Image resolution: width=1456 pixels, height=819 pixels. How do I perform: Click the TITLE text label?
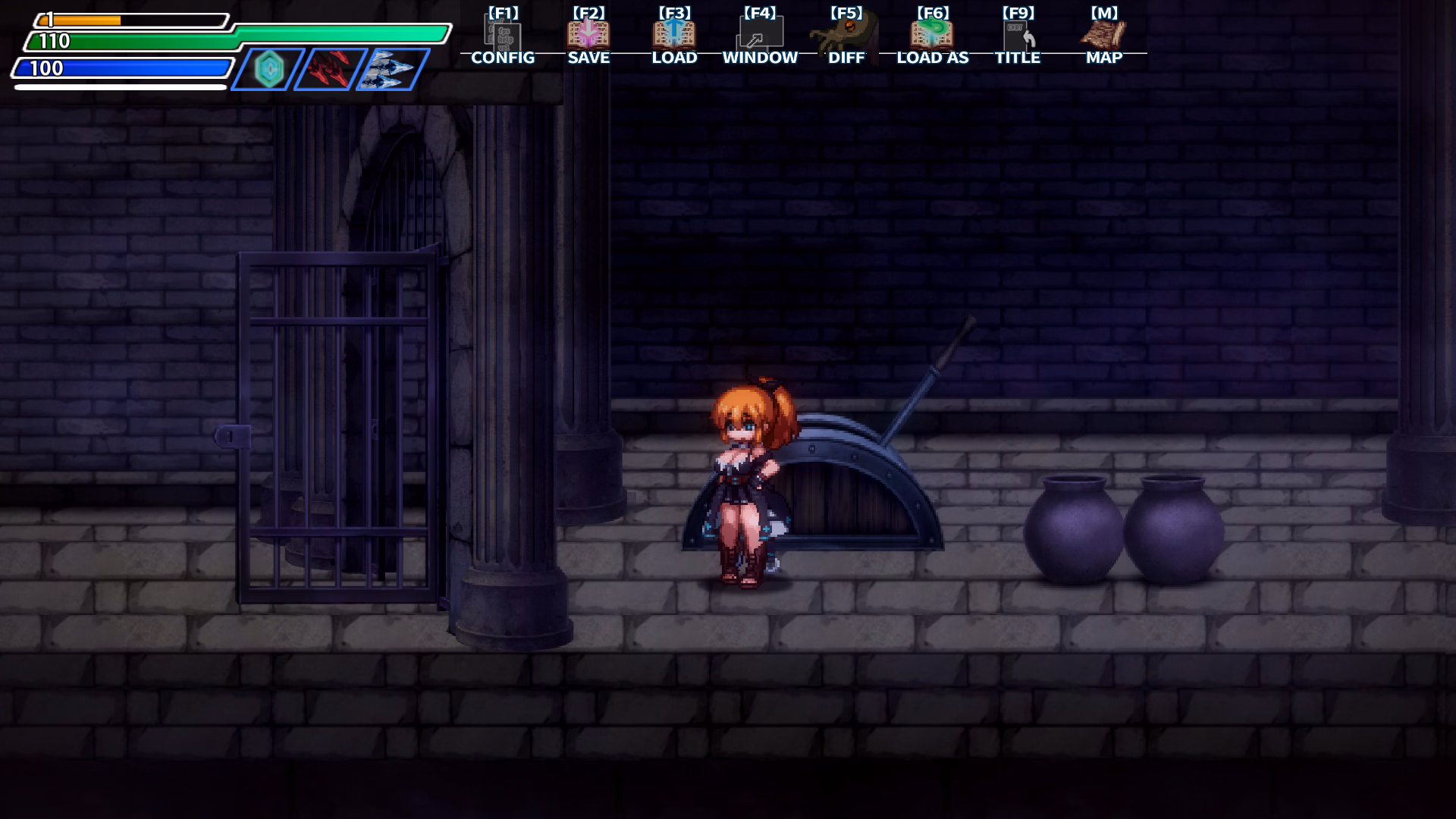pyautogui.click(x=1019, y=58)
